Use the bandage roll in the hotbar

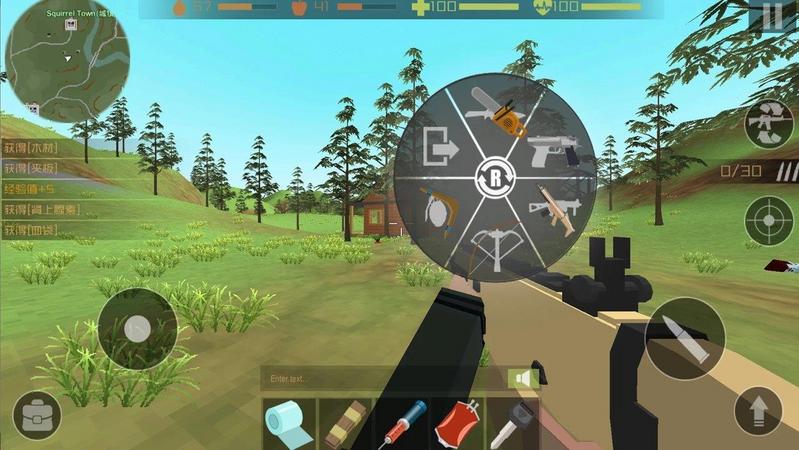coord(289,424)
